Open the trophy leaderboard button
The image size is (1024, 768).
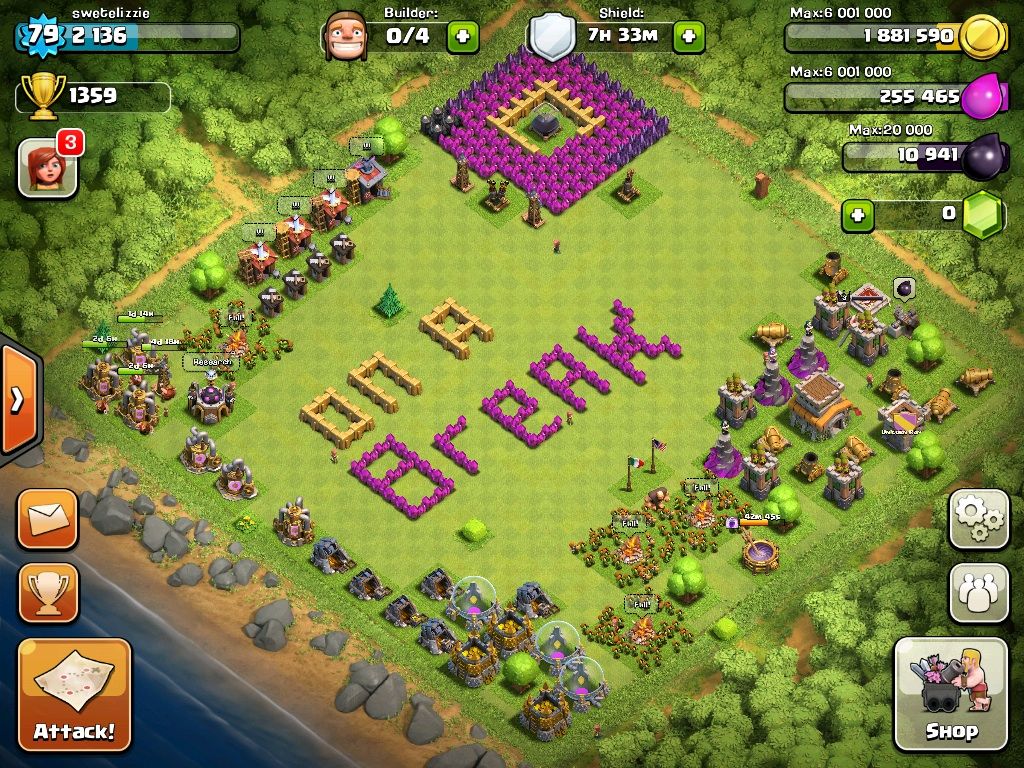[47, 593]
